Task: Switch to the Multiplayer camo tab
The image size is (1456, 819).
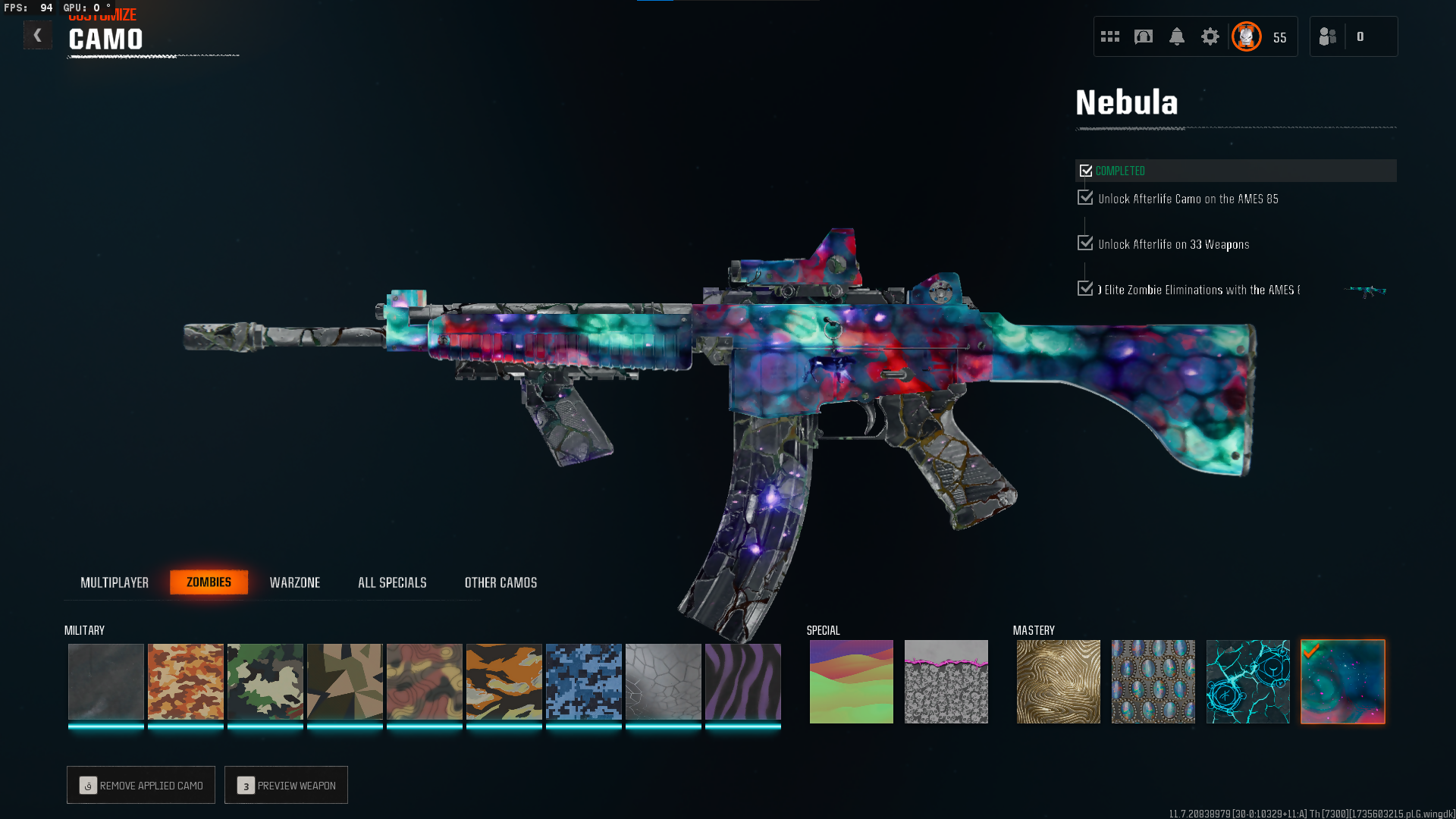Action: [x=115, y=582]
